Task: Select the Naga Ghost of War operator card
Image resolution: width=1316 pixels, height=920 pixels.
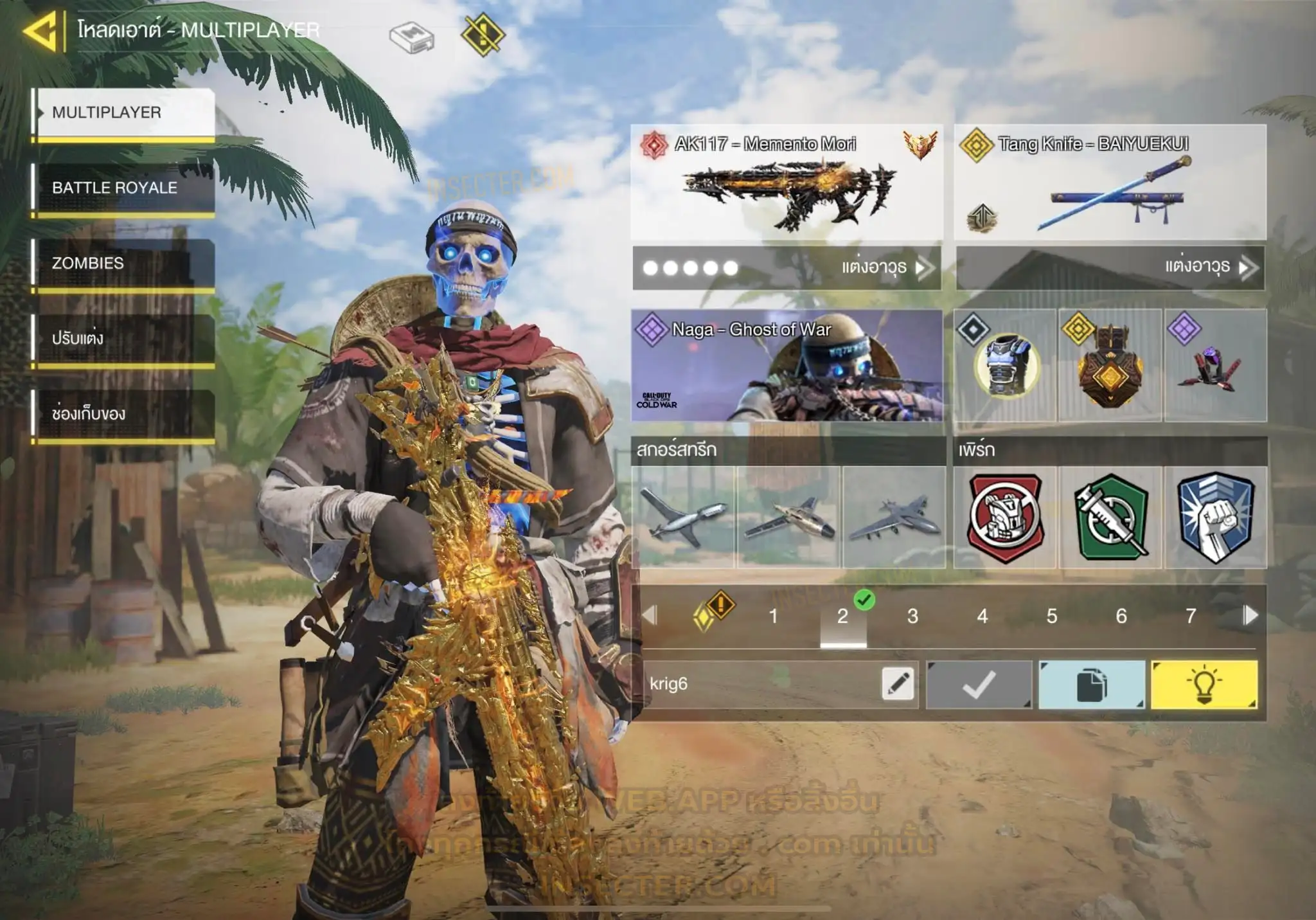Action: pyautogui.click(x=787, y=365)
